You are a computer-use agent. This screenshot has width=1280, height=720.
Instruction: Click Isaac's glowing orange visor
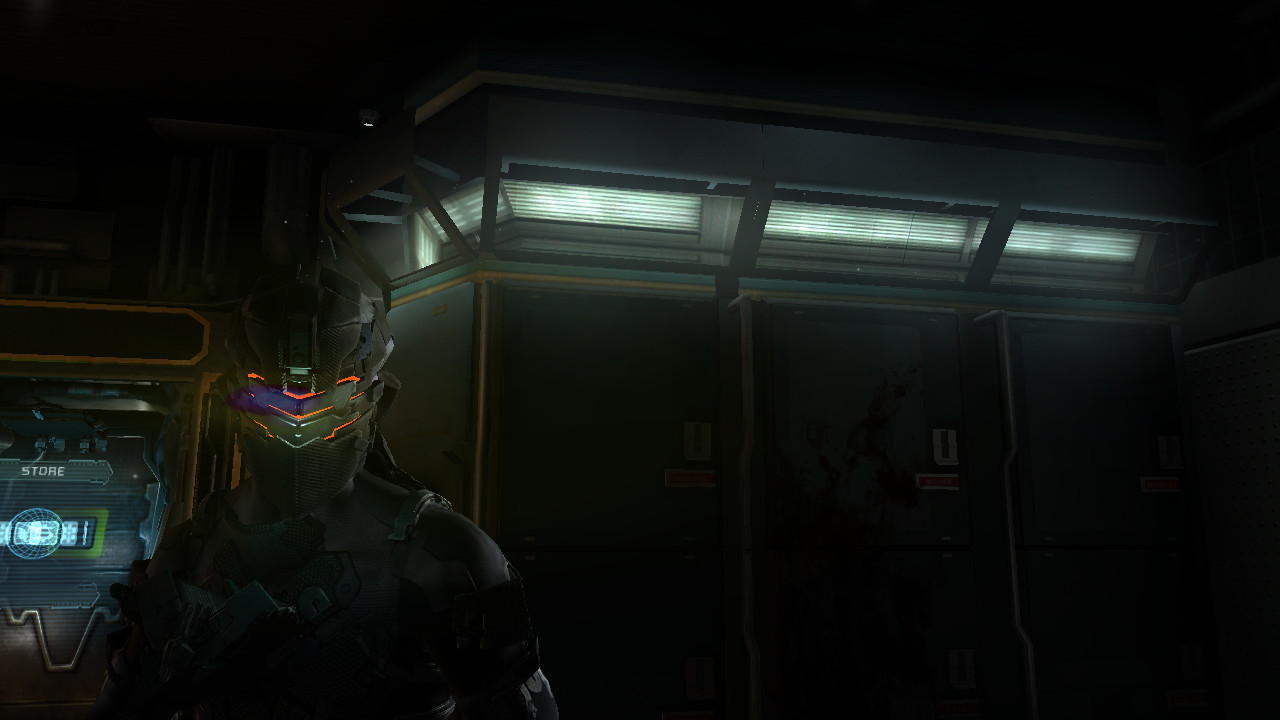pos(300,400)
